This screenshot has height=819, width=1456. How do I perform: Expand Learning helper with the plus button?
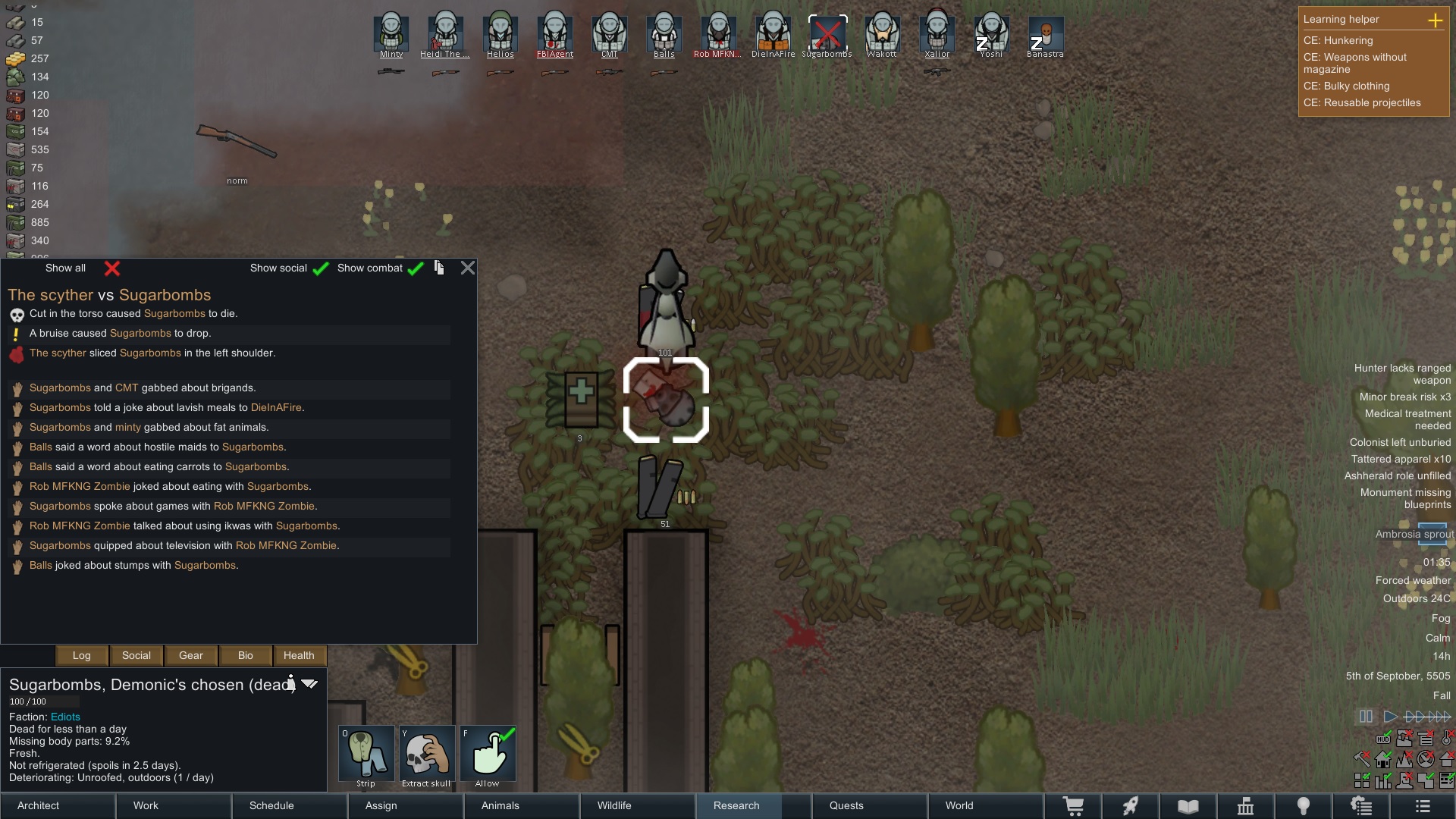pos(1437,21)
